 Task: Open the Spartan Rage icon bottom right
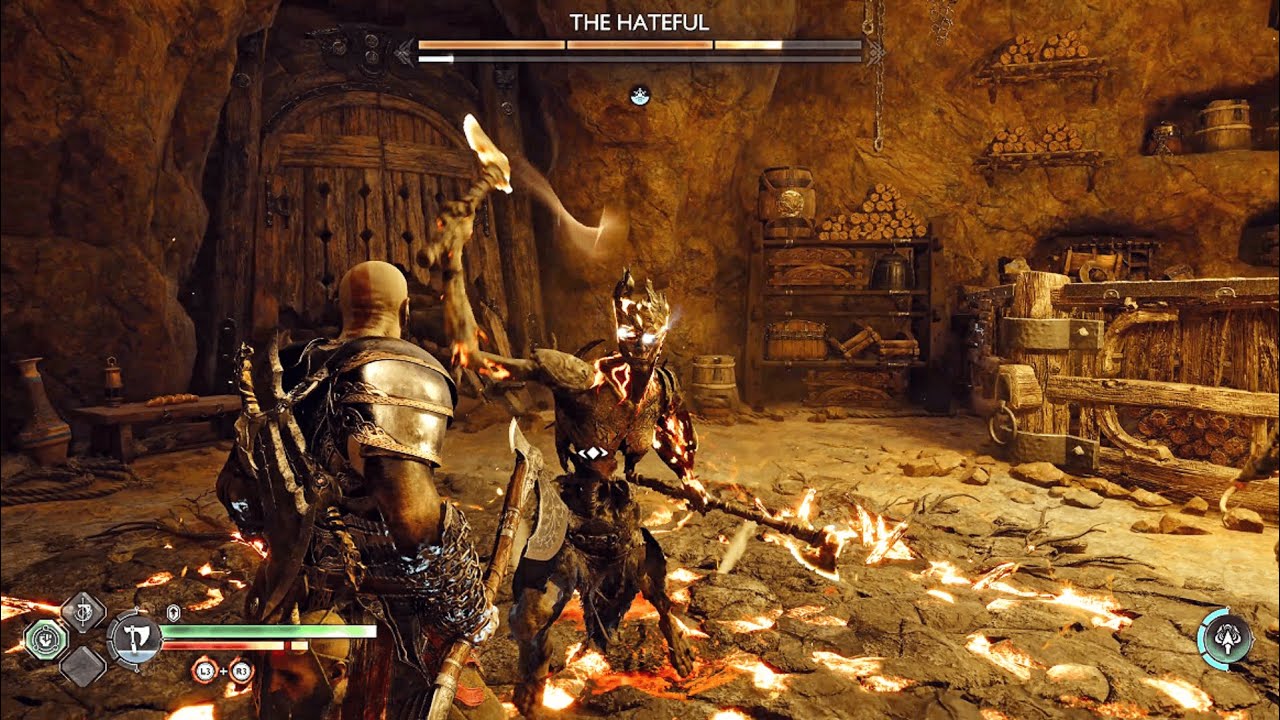pyautogui.click(x=1228, y=637)
